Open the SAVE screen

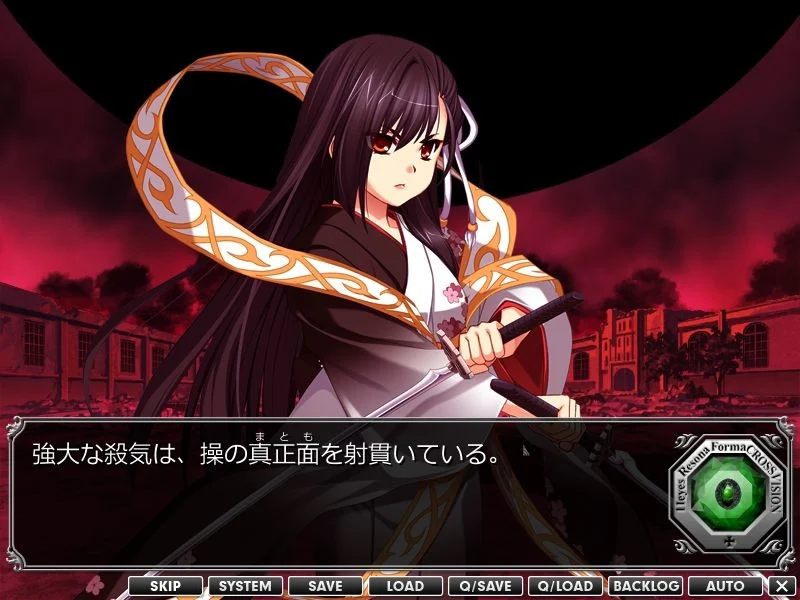click(x=325, y=586)
